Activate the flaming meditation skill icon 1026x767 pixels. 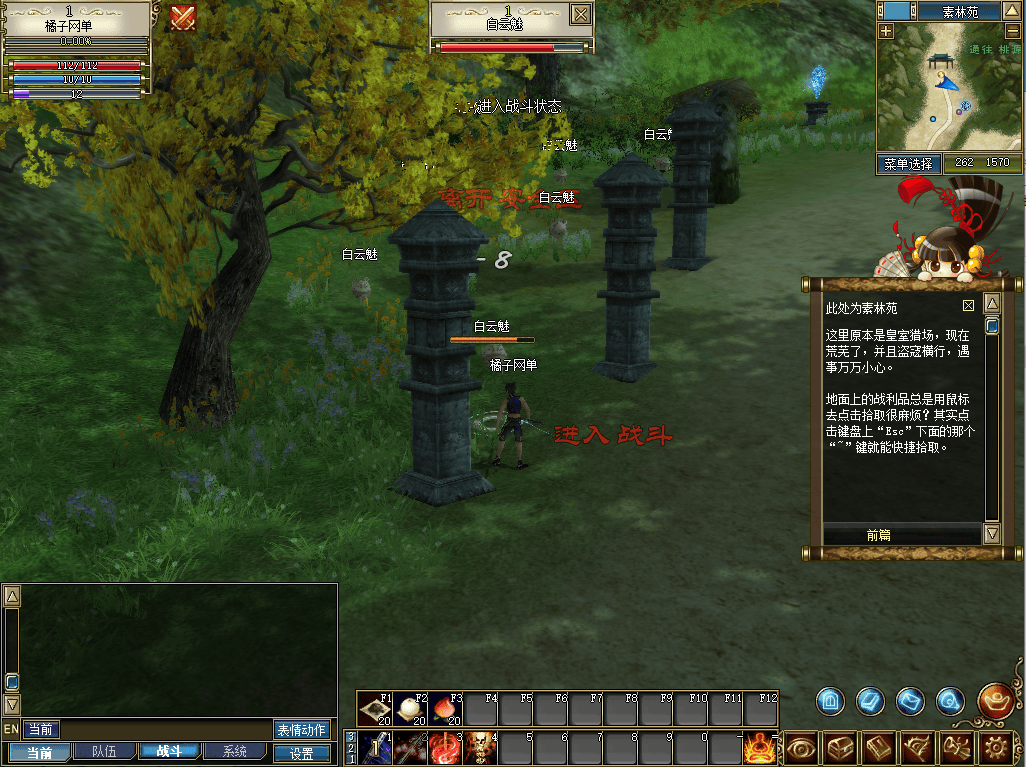tap(760, 747)
